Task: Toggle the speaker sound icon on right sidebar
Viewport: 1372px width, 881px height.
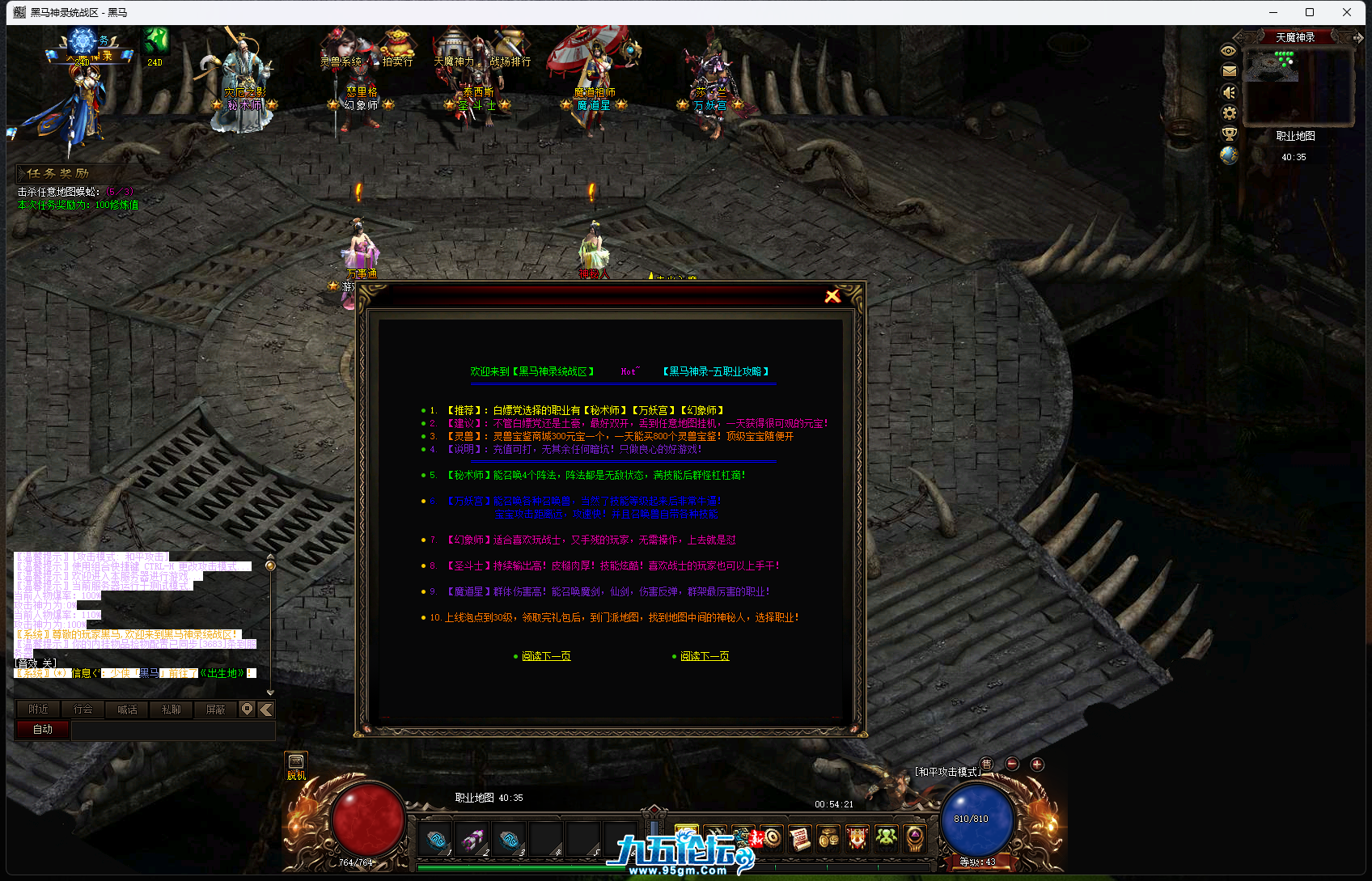Action: 1229,92
